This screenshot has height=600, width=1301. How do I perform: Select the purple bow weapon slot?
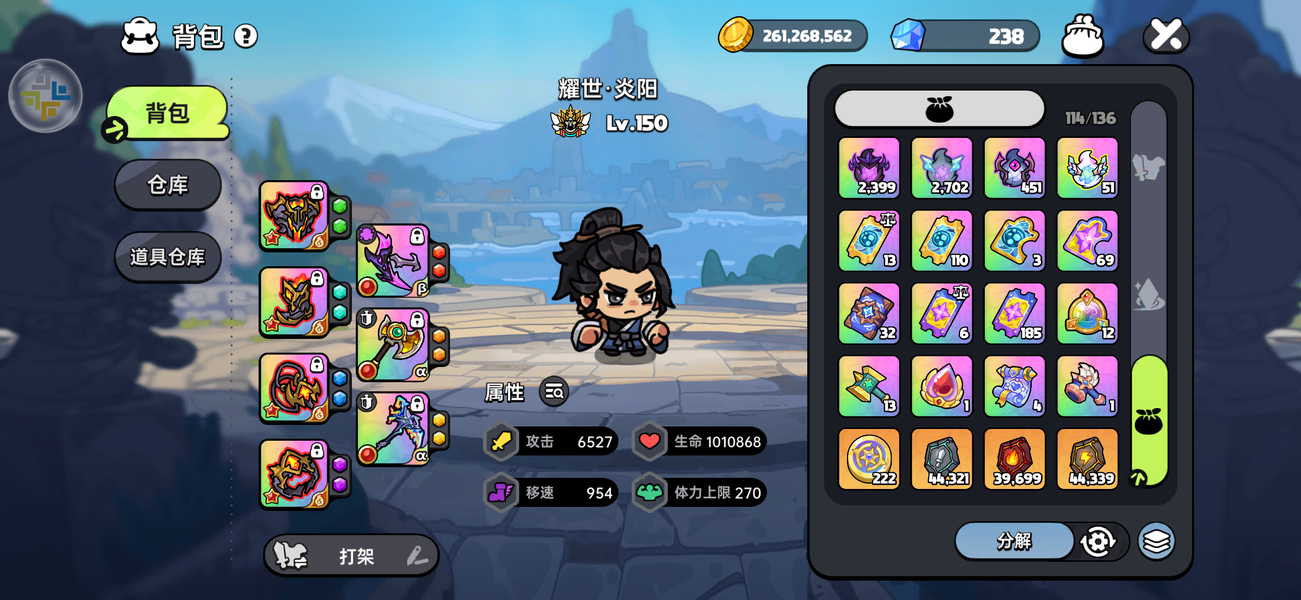[x=392, y=260]
